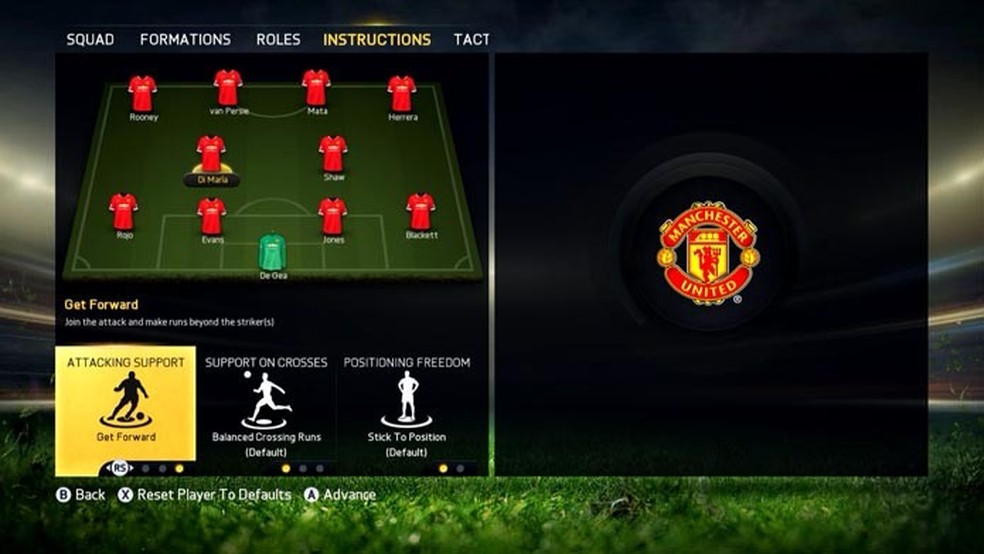Click the Manchester United club crest

tap(708, 253)
